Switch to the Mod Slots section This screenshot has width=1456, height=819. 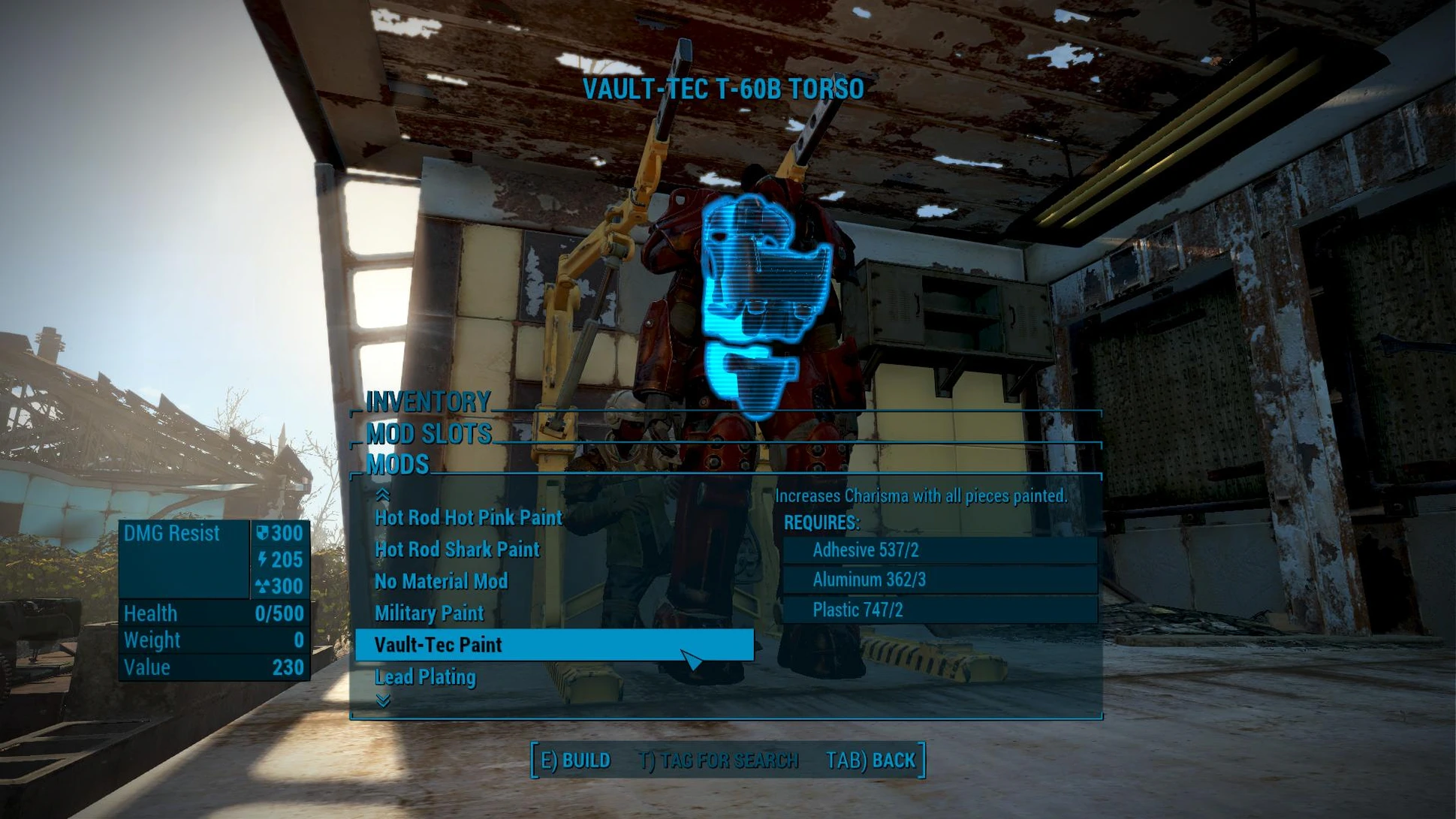click(x=429, y=434)
